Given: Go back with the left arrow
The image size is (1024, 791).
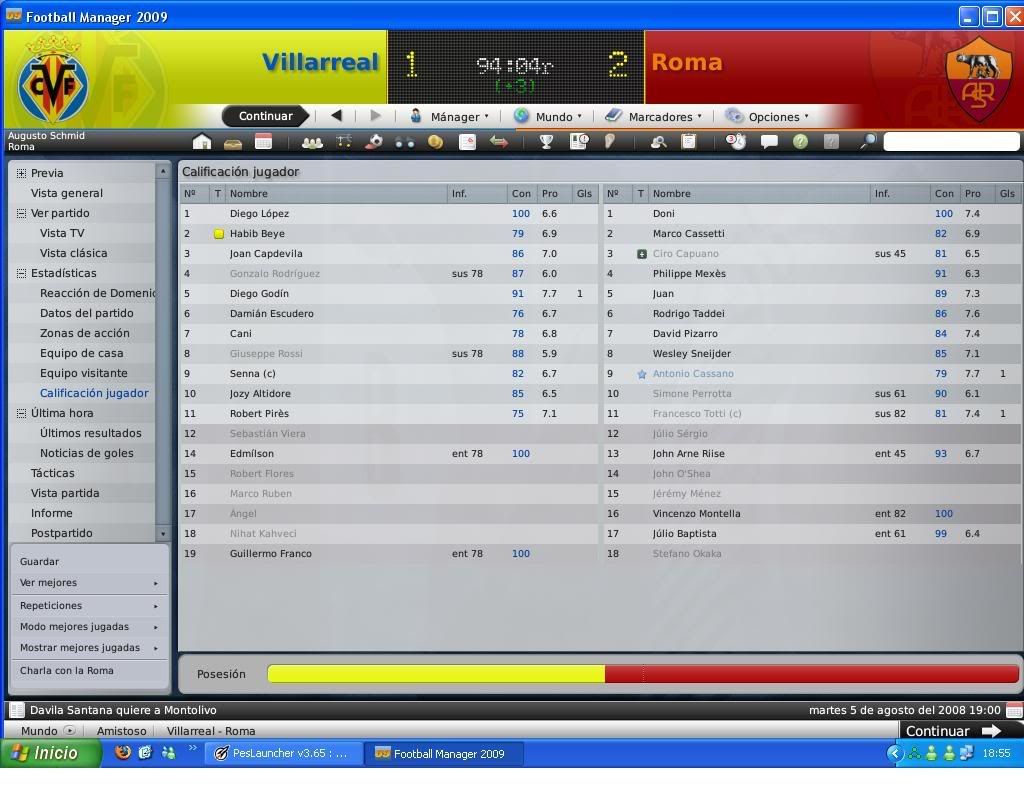Looking at the screenshot, I should (x=337, y=116).
